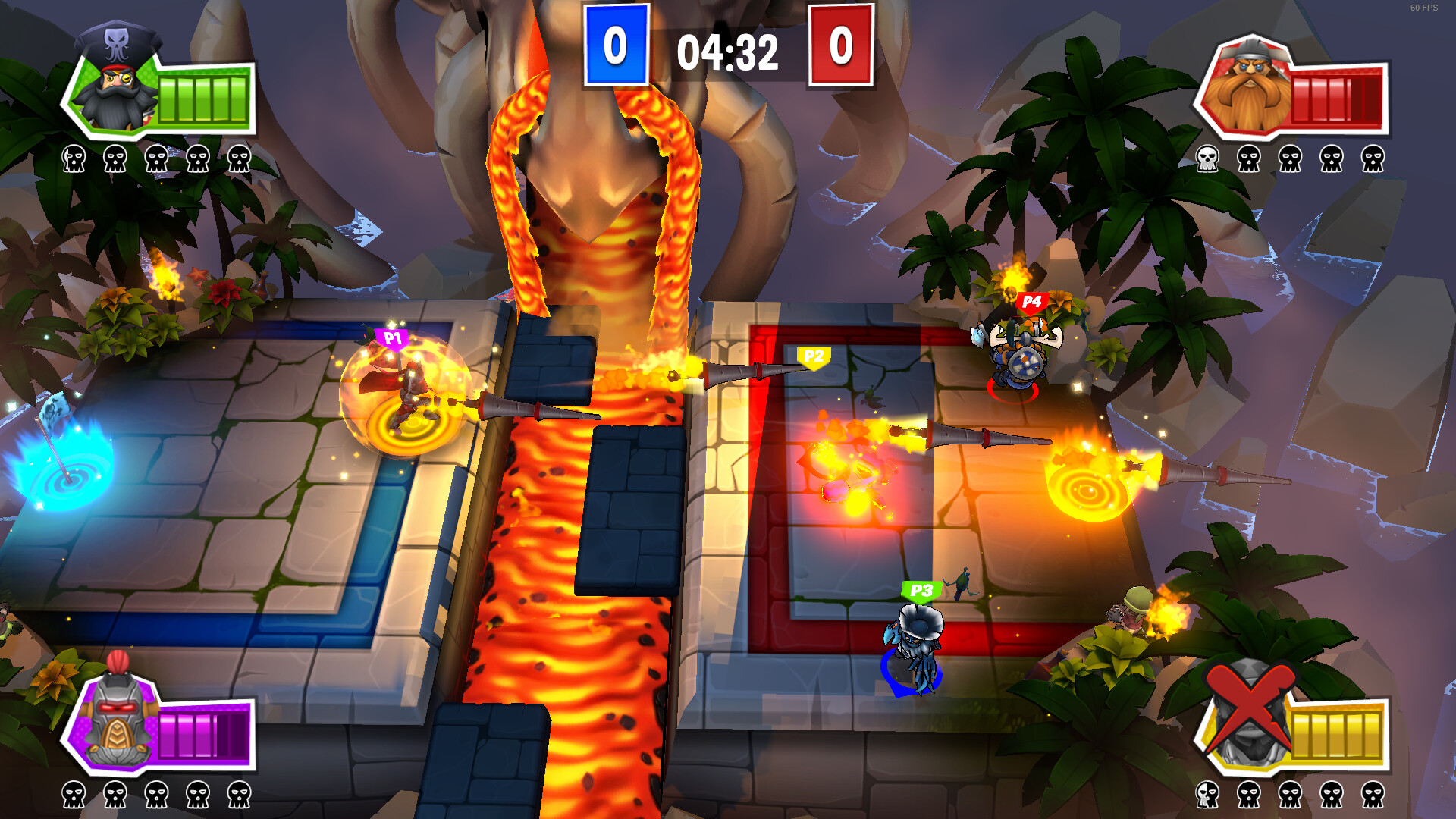Click the blue team score box
The width and height of the screenshot is (1456, 819).
(x=616, y=45)
